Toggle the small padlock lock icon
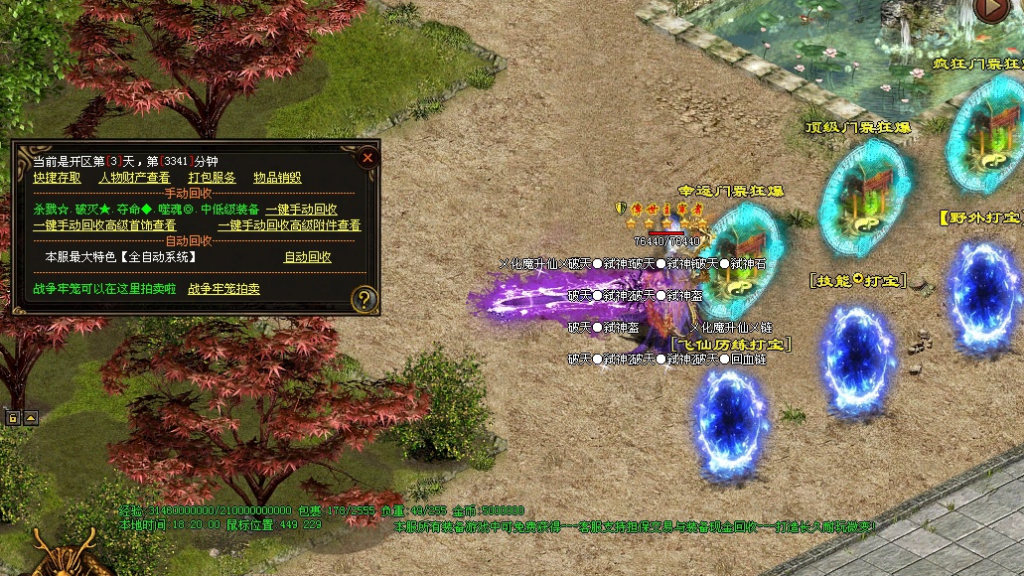 pyautogui.click(x=15, y=417)
